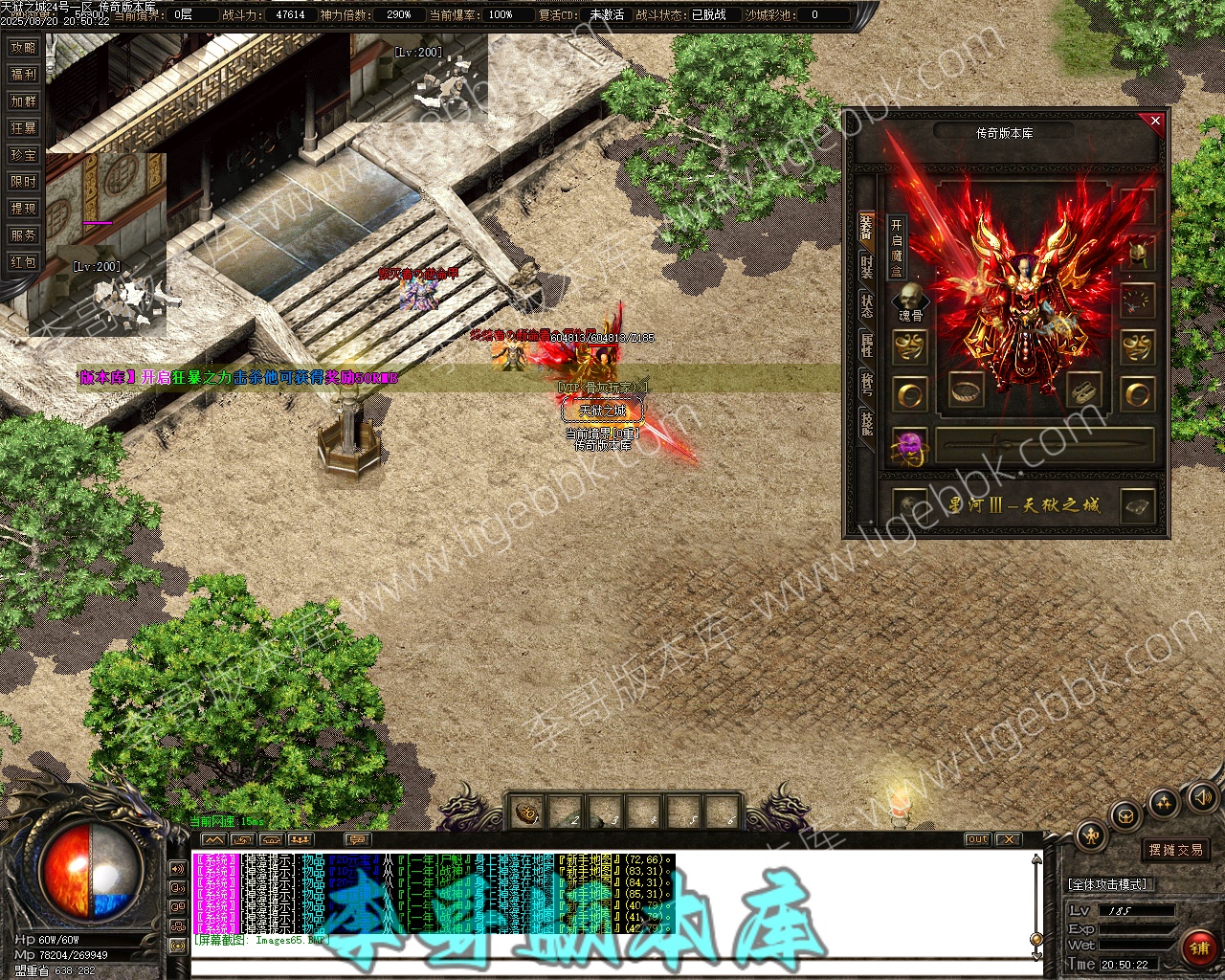Click the out button above chat
Viewport: 1225px width, 980px height.
977,839
